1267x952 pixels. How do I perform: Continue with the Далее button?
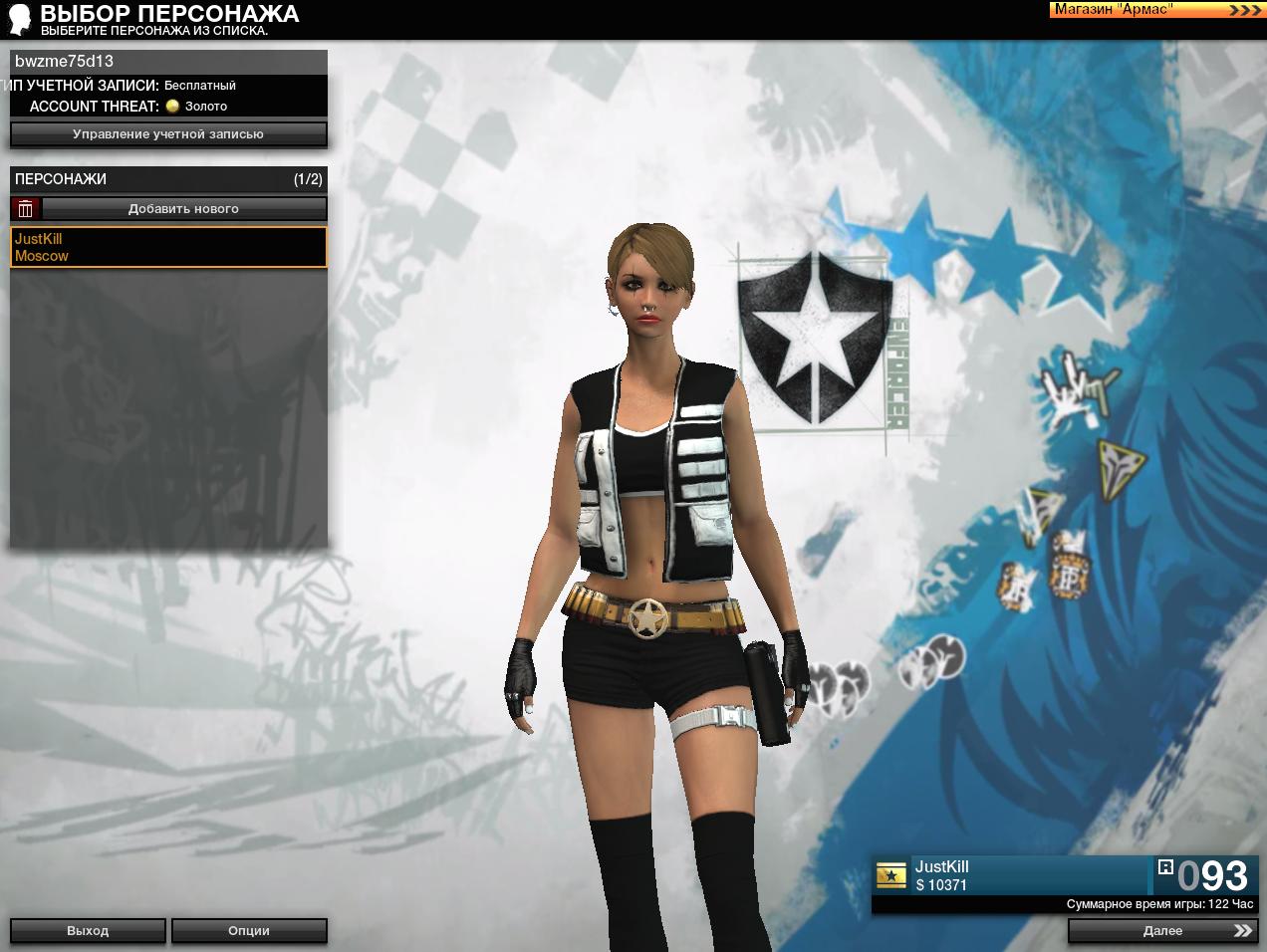(x=1162, y=931)
